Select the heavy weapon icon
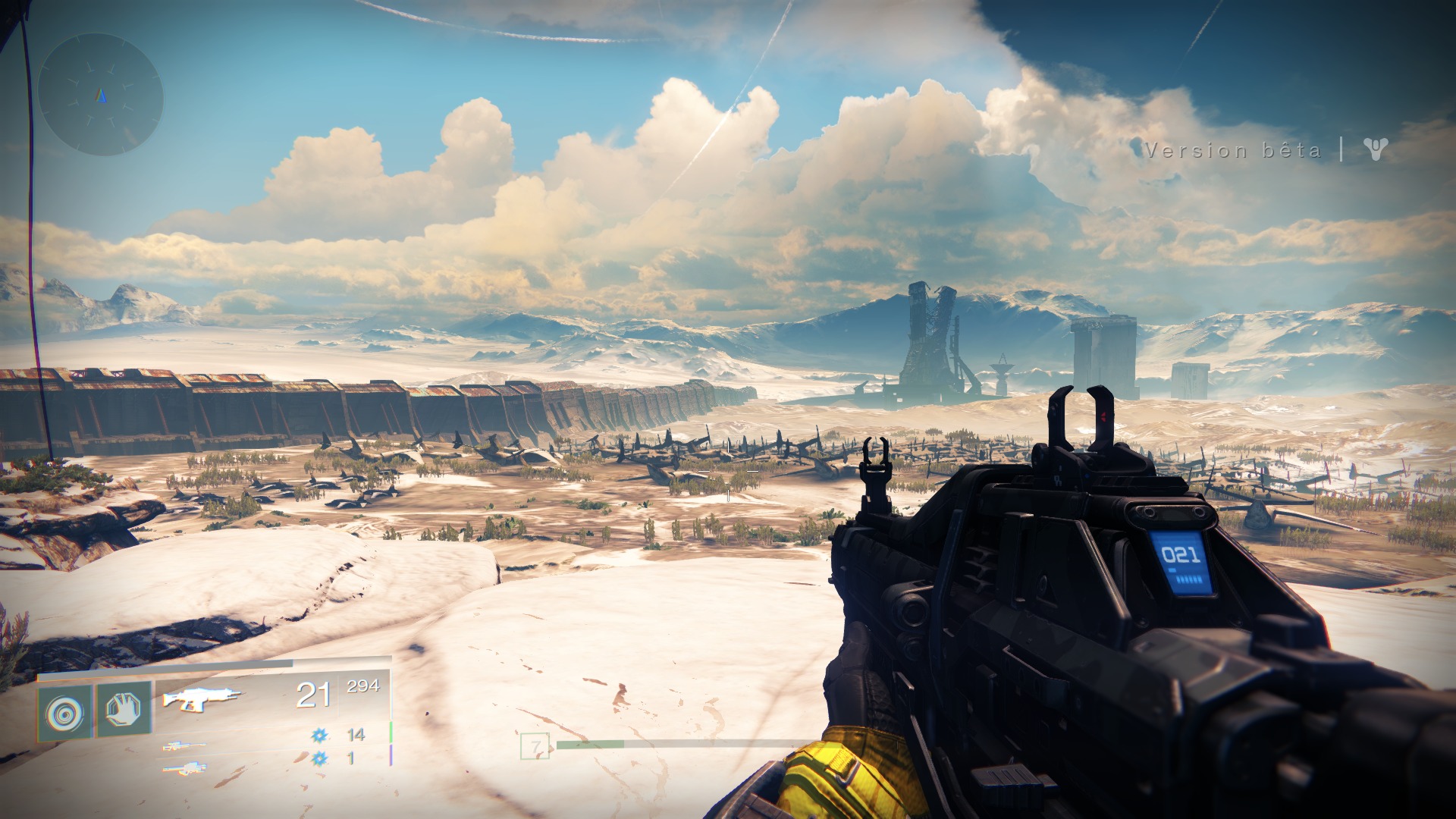This screenshot has width=1456, height=819. pos(184,769)
